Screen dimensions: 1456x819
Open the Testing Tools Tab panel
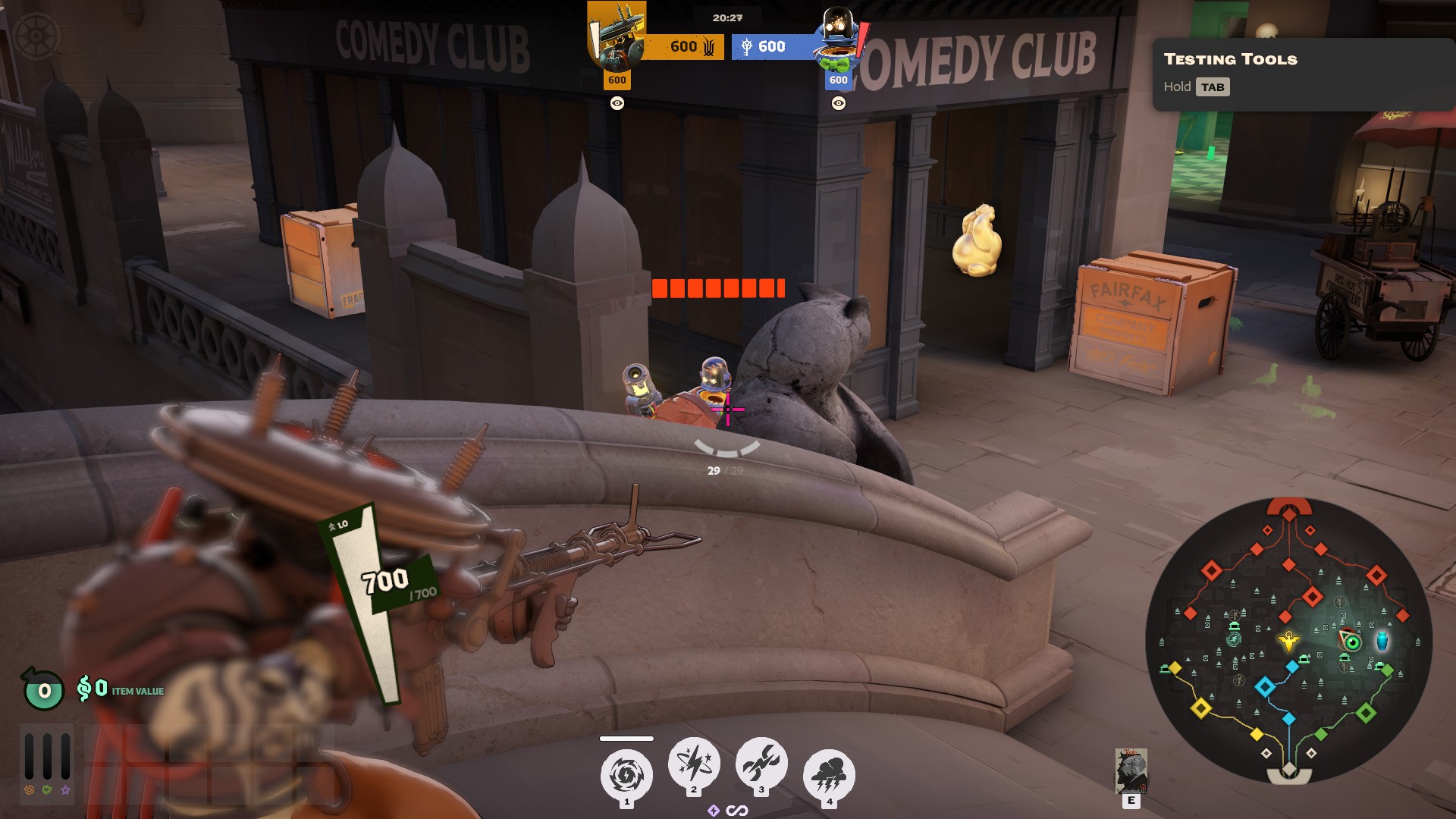1214,87
